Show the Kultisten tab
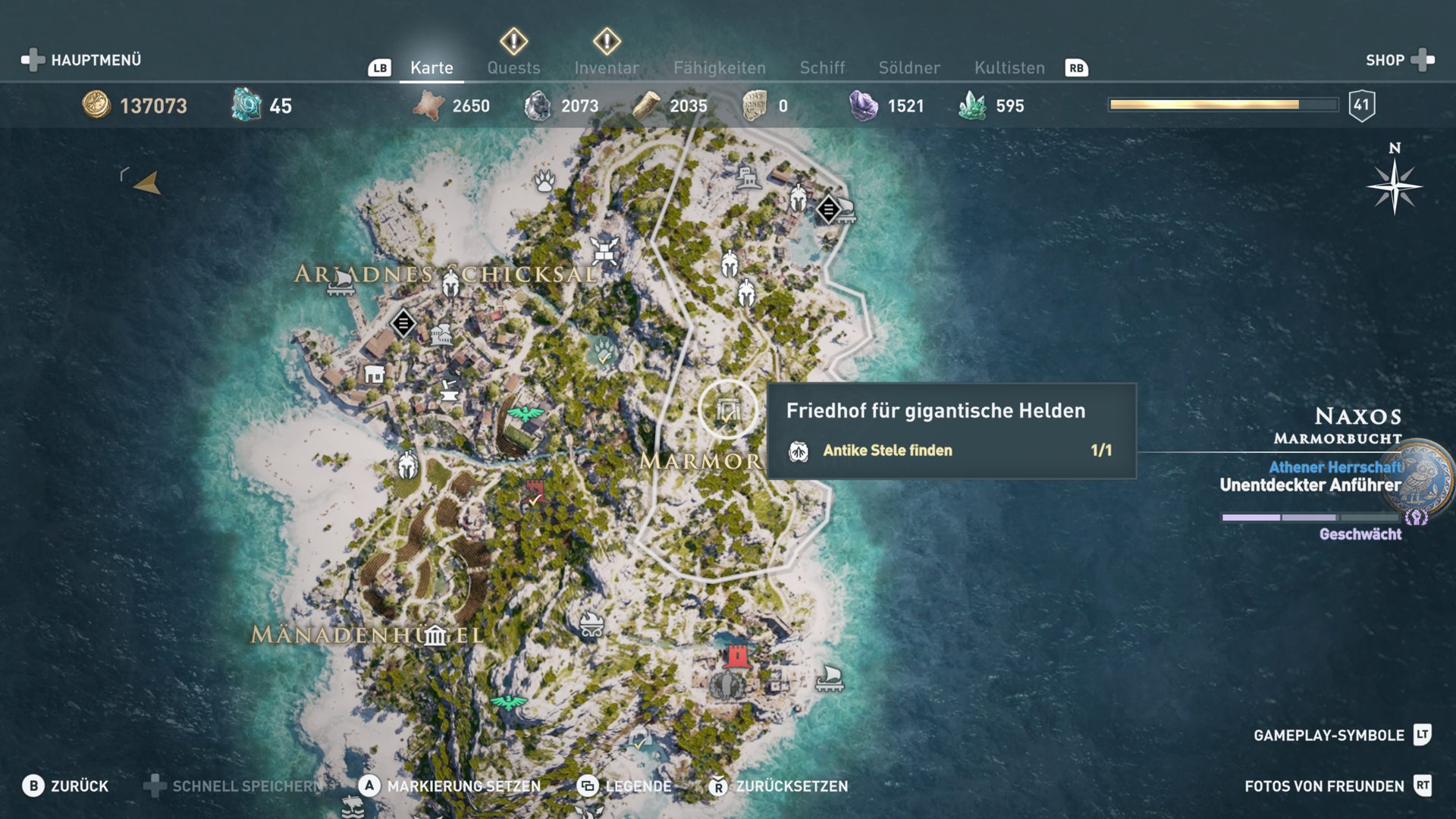 tap(1009, 67)
